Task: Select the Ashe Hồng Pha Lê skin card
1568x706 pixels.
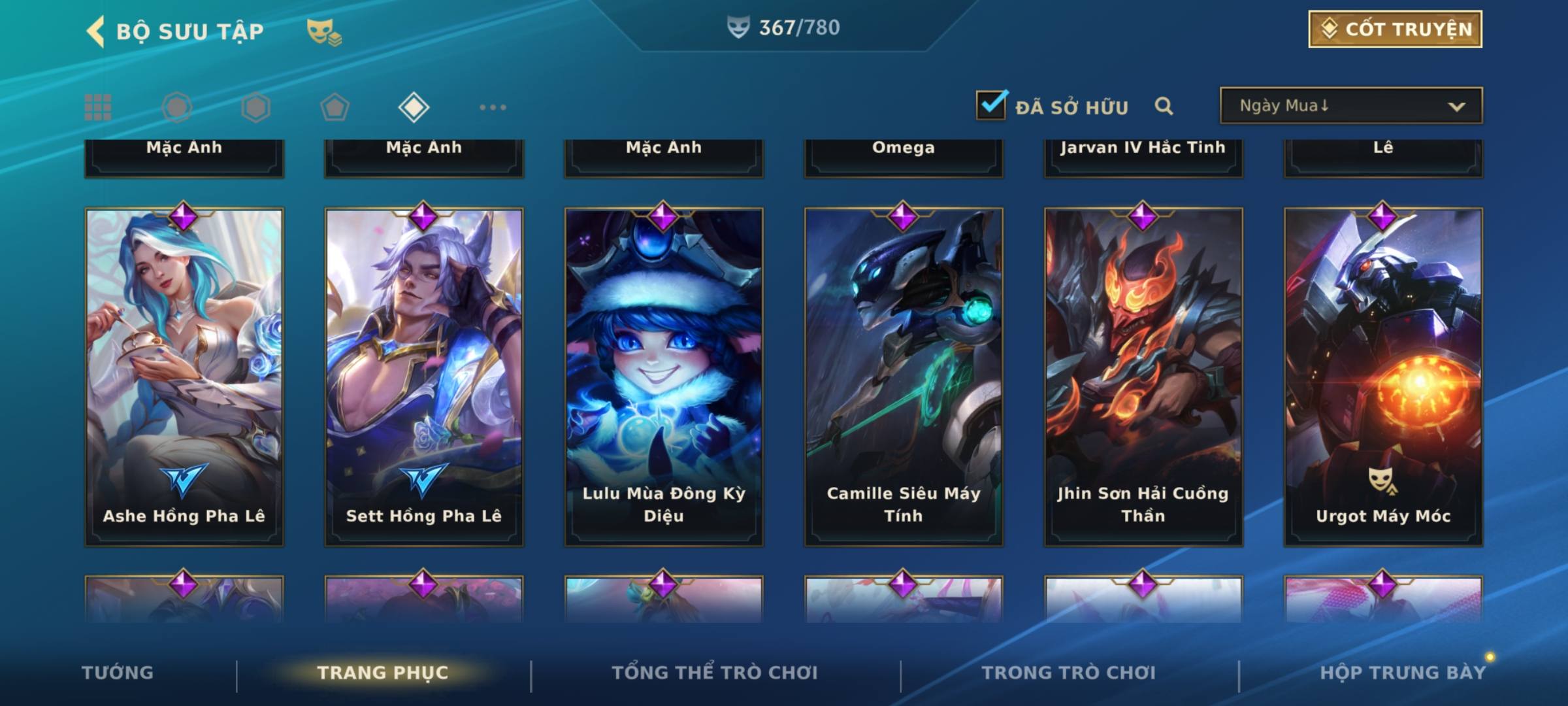Action: tap(184, 376)
